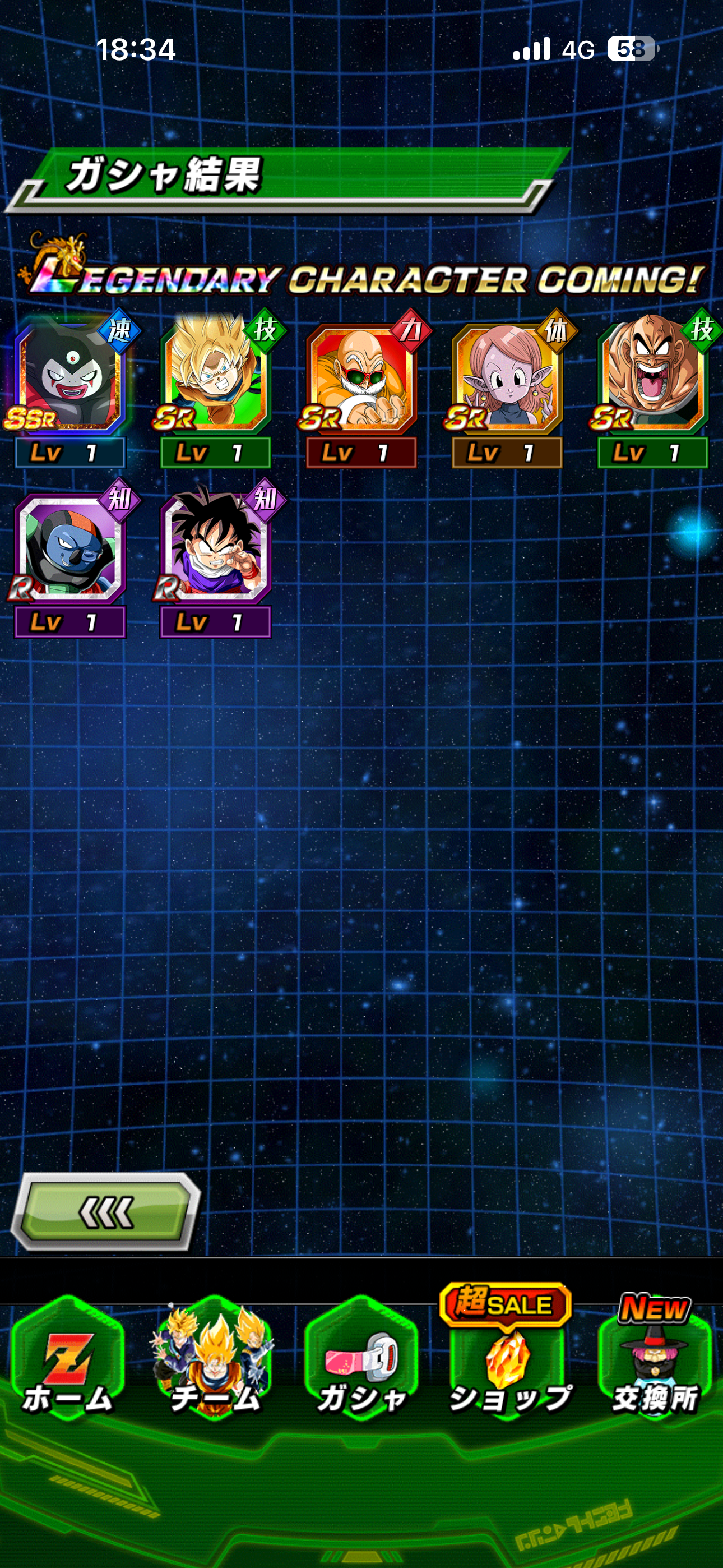Tap the green back arrow button
The width and height of the screenshot is (723, 1568).
106,1211
